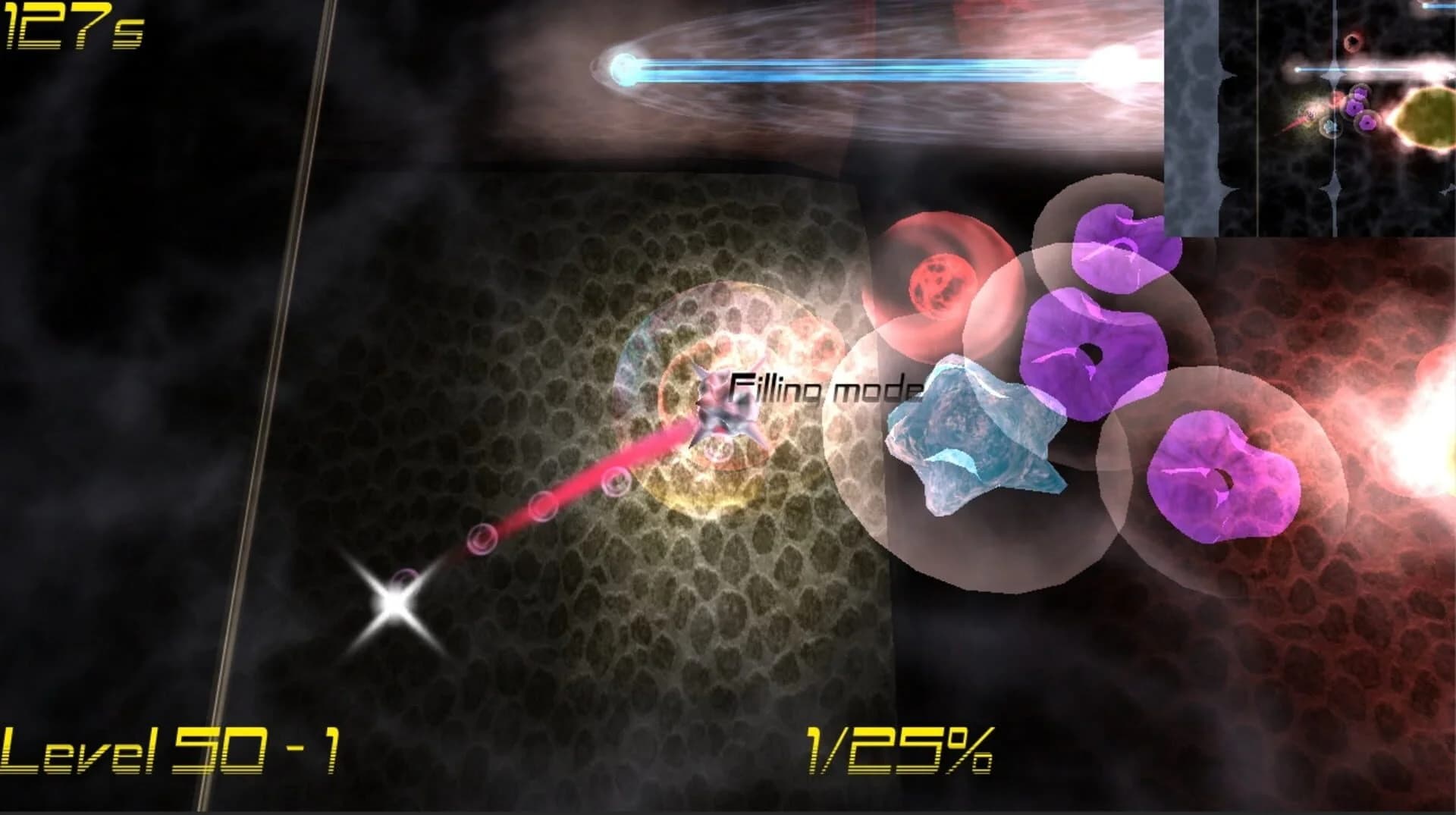1456x815 pixels.
Task: Click the white sparkle star trail endpoint
Action: point(396,603)
